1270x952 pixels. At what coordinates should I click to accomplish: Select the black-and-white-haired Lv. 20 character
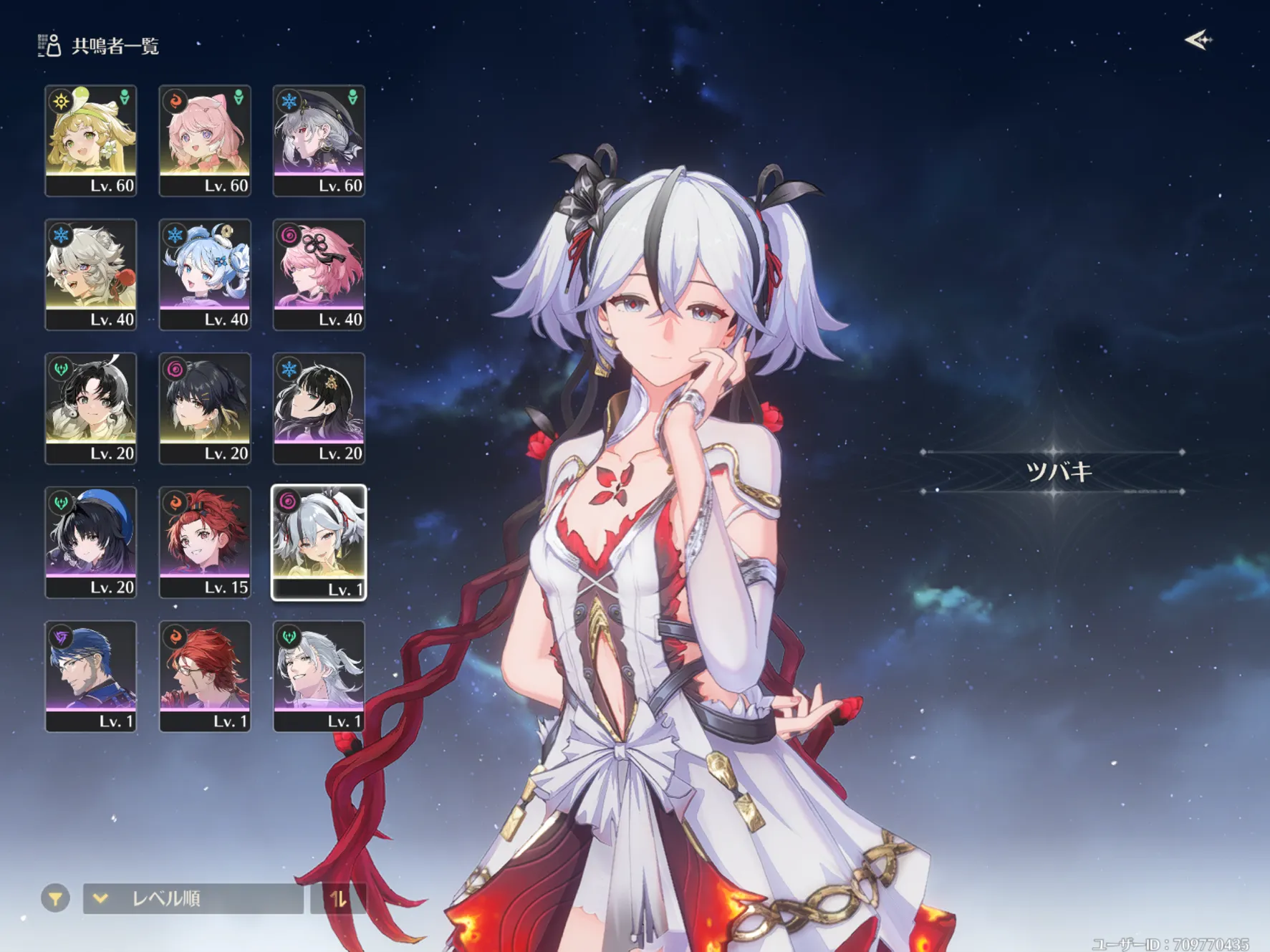[x=91, y=408]
